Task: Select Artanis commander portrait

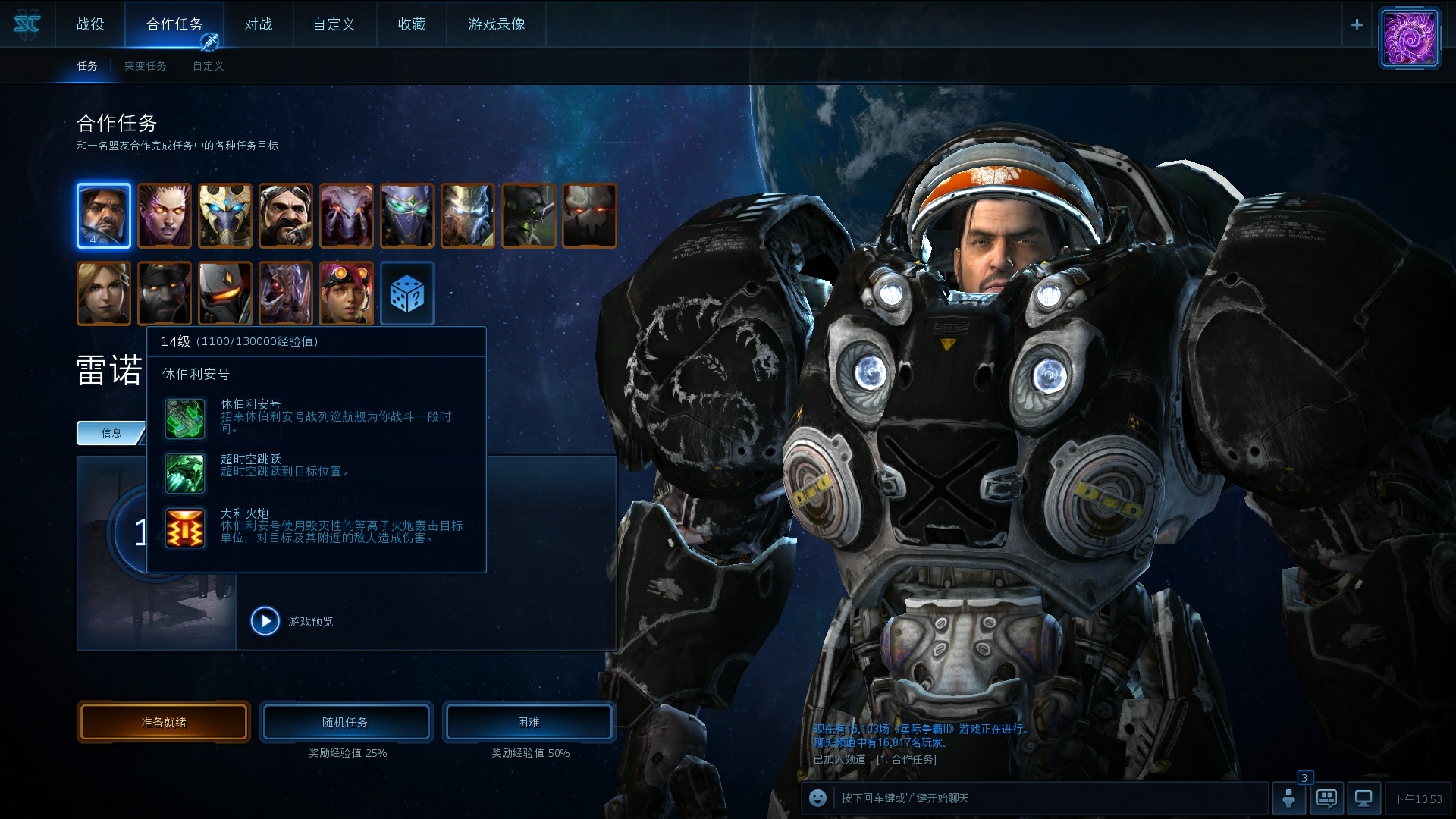Action: 225,216
